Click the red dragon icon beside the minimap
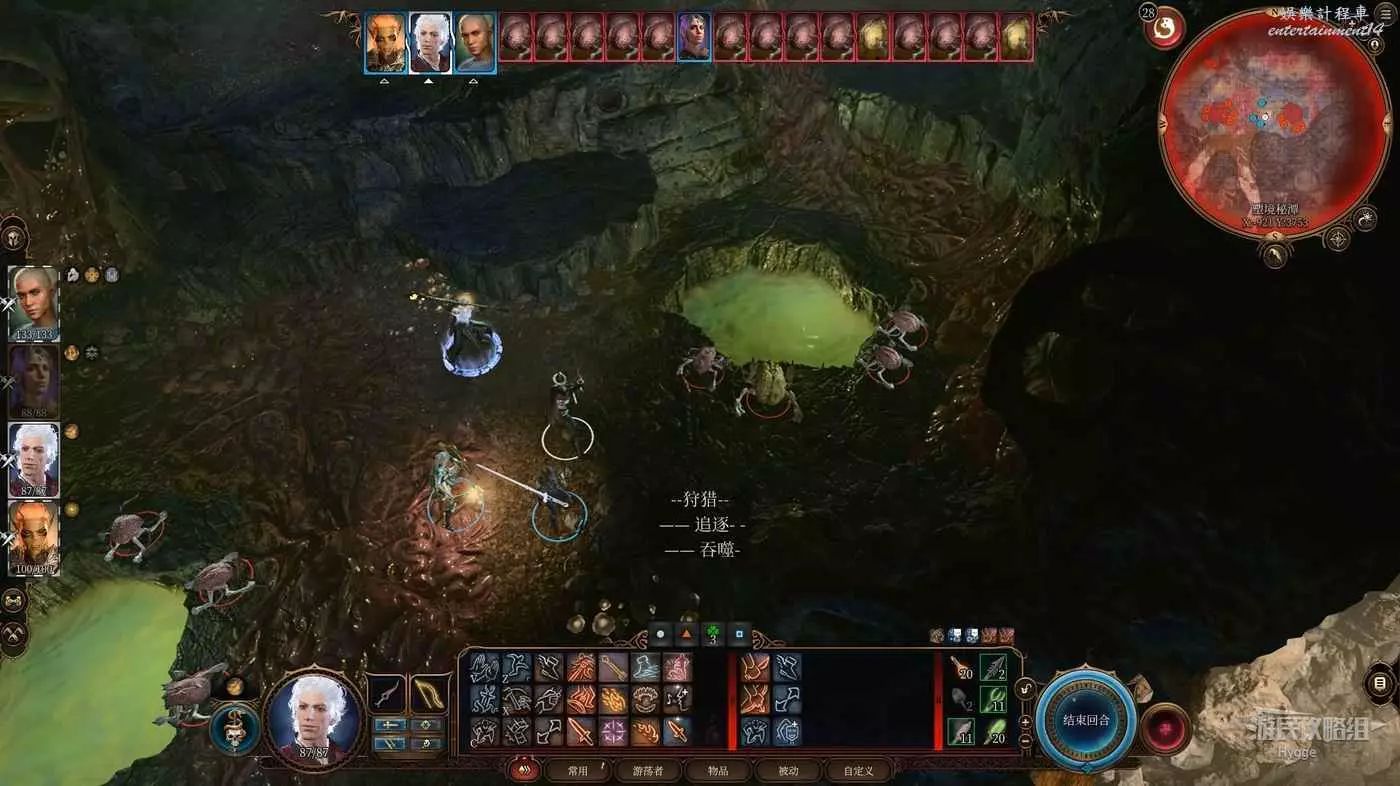 (1164, 29)
